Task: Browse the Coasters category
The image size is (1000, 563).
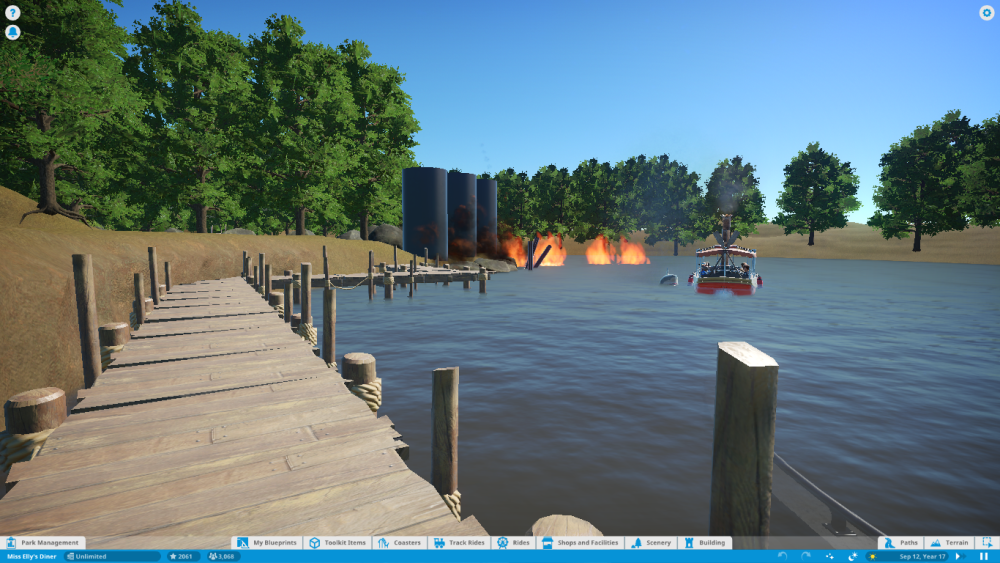Action: (400, 543)
